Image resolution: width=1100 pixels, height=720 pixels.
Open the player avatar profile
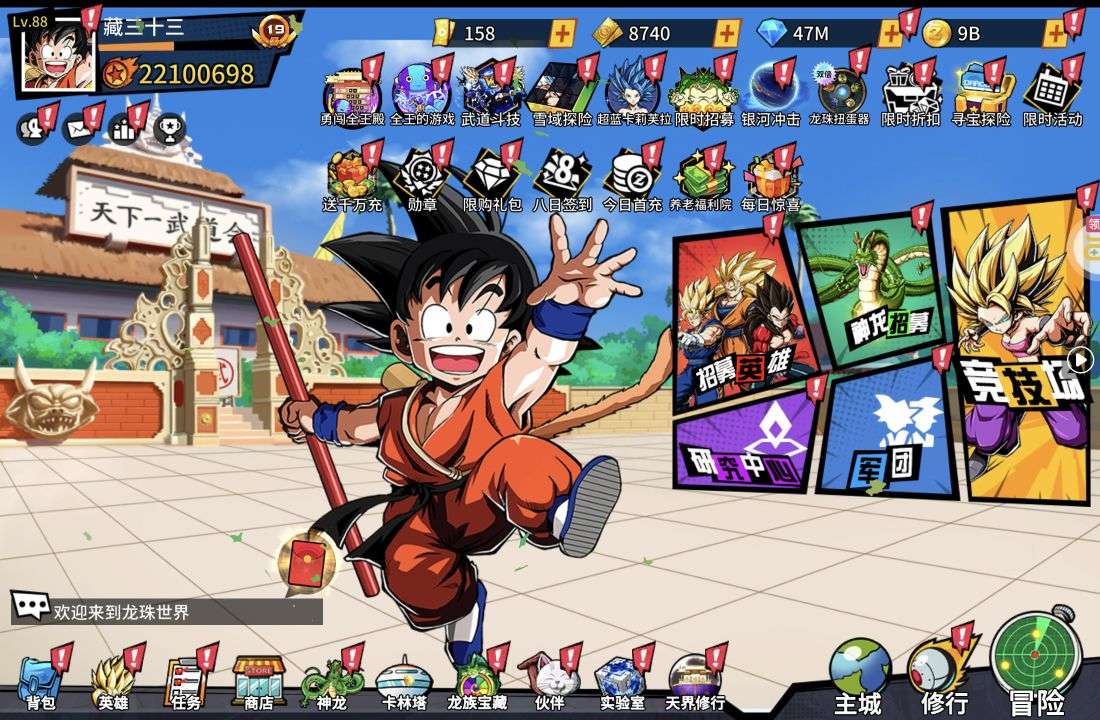(58, 54)
